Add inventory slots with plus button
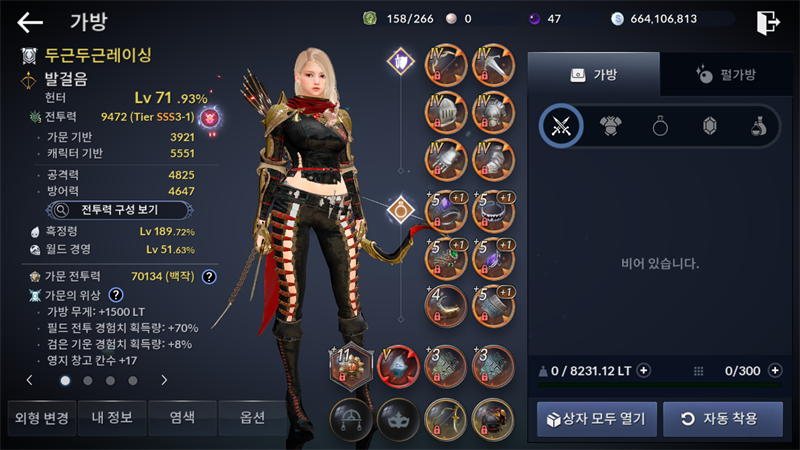The height and width of the screenshot is (450, 800). pyautogui.click(x=774, y=370)
